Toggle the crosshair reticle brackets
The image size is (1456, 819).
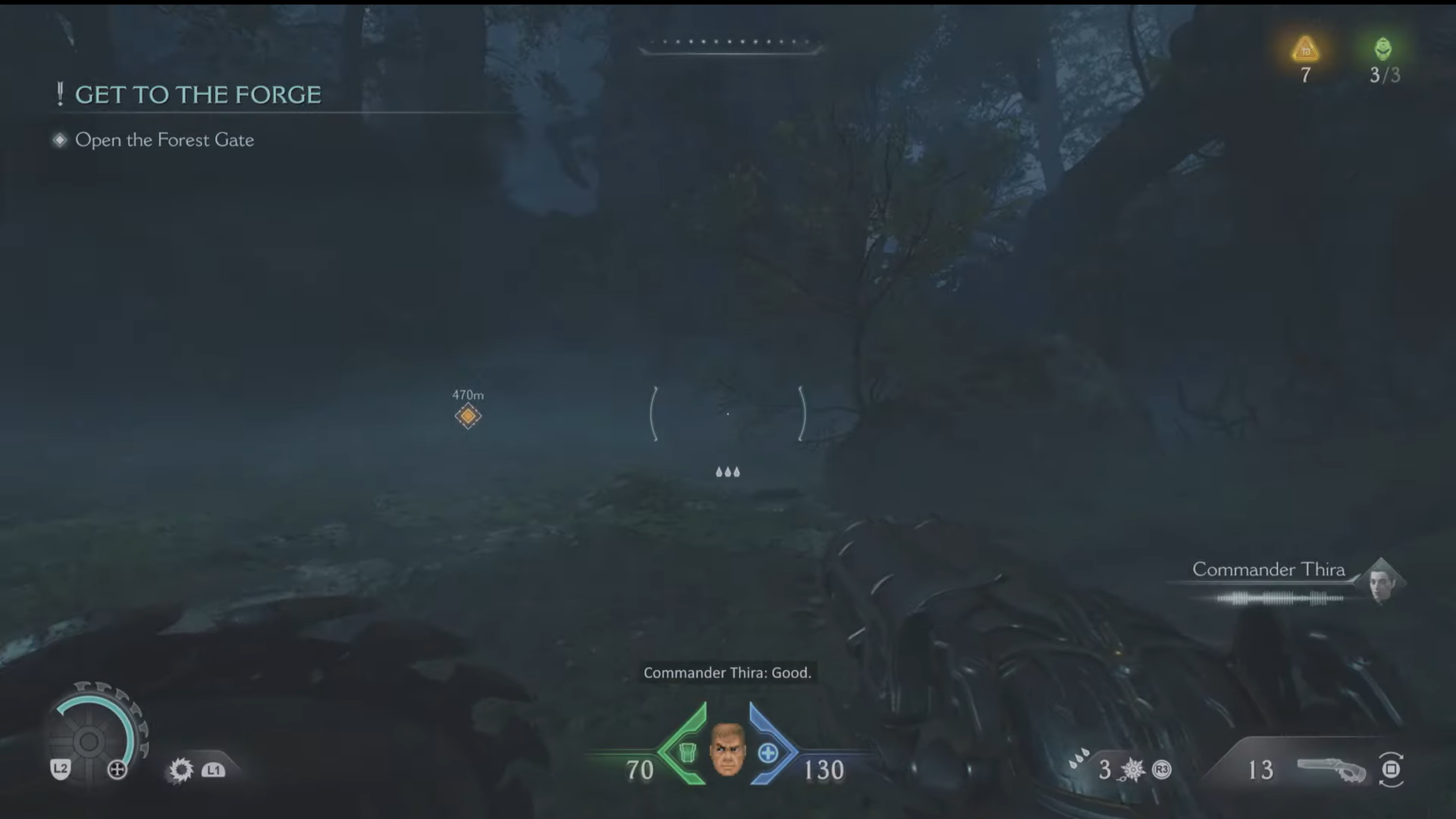click(728, 414)
